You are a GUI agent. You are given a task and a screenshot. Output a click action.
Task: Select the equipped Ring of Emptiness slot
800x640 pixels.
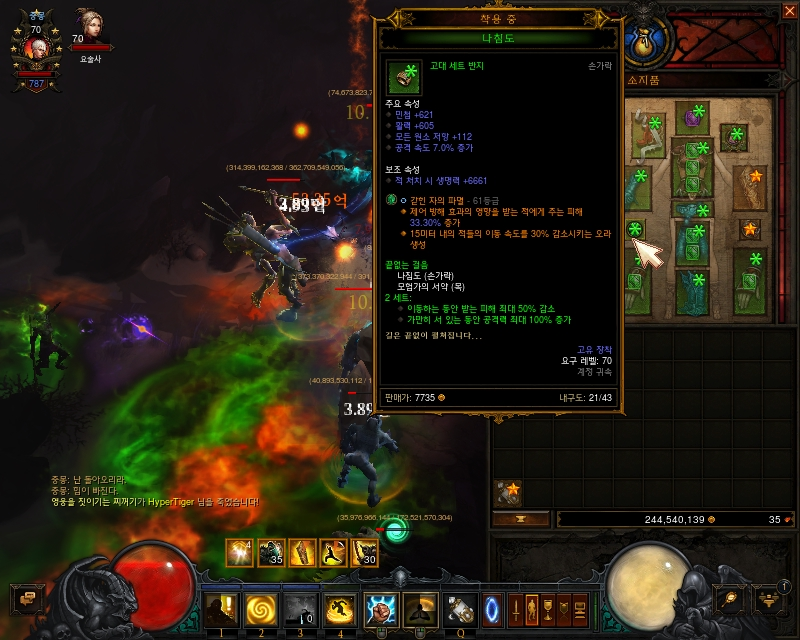click(636, 231)
